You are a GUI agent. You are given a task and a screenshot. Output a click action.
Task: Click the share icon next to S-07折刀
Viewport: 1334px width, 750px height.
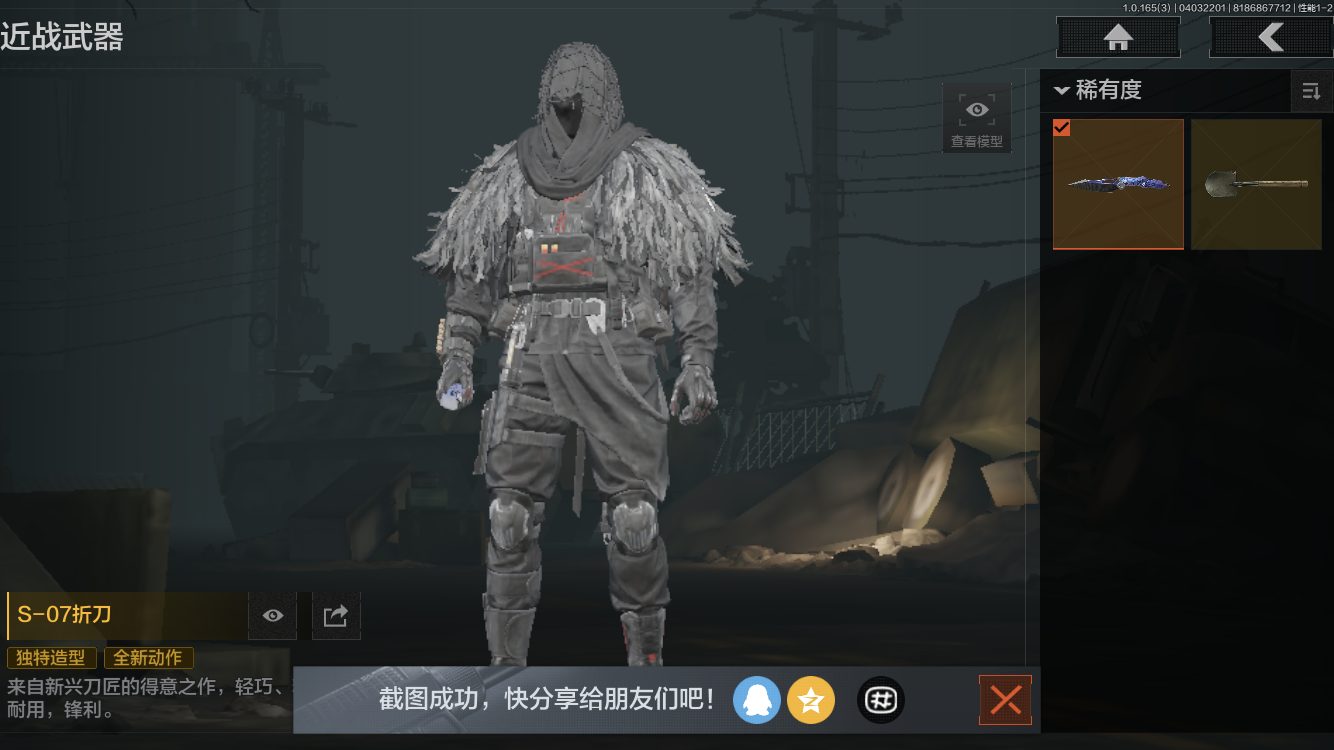point(335,615)
